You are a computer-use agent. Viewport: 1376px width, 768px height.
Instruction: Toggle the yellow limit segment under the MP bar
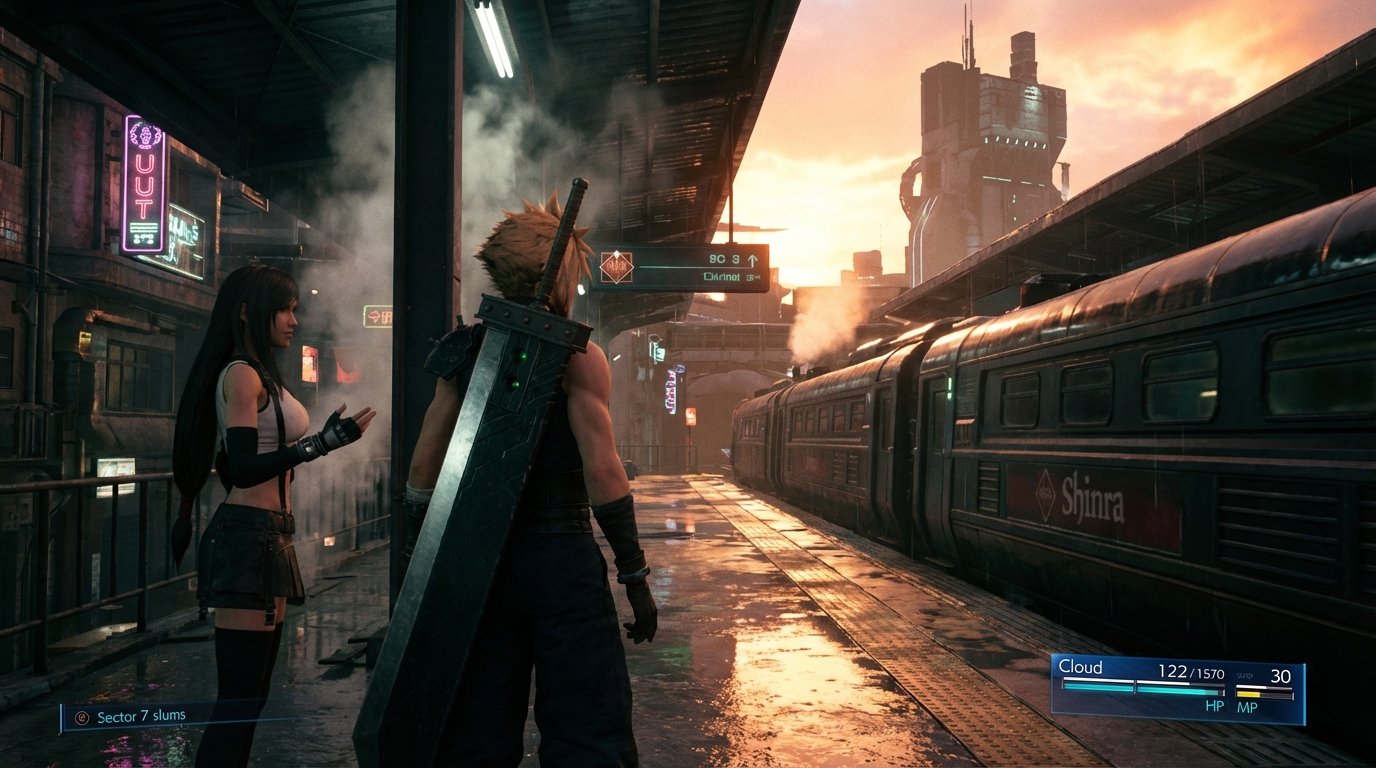tap(1248, 693)
